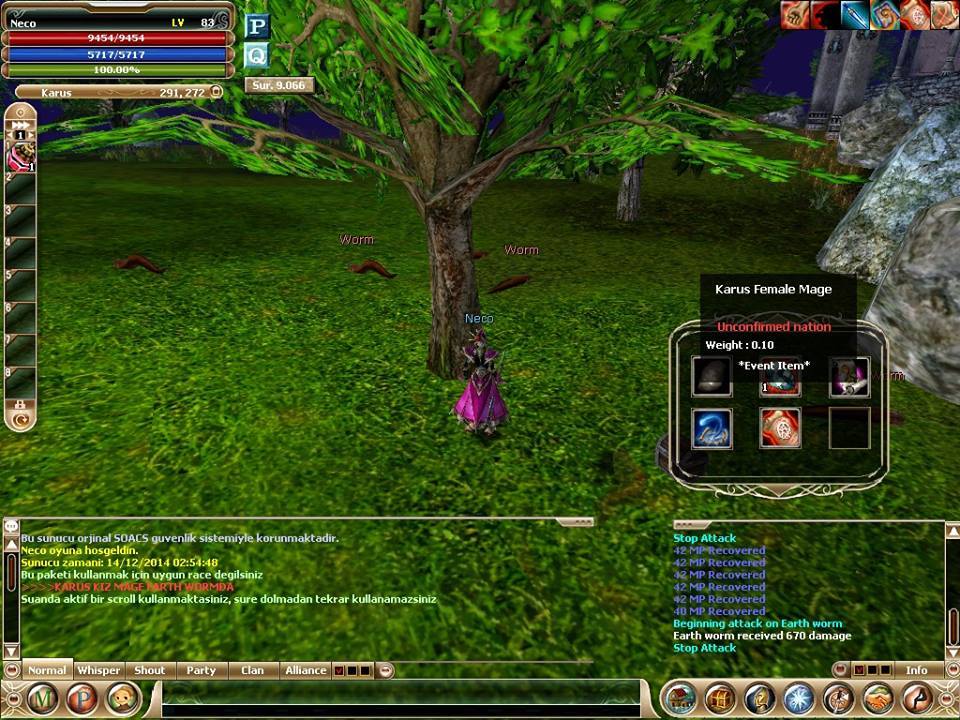The width and height of the screenshot is (960, 720).
Task: Switch to the Whisper chat tab
Action: click(x=99, y=670)
